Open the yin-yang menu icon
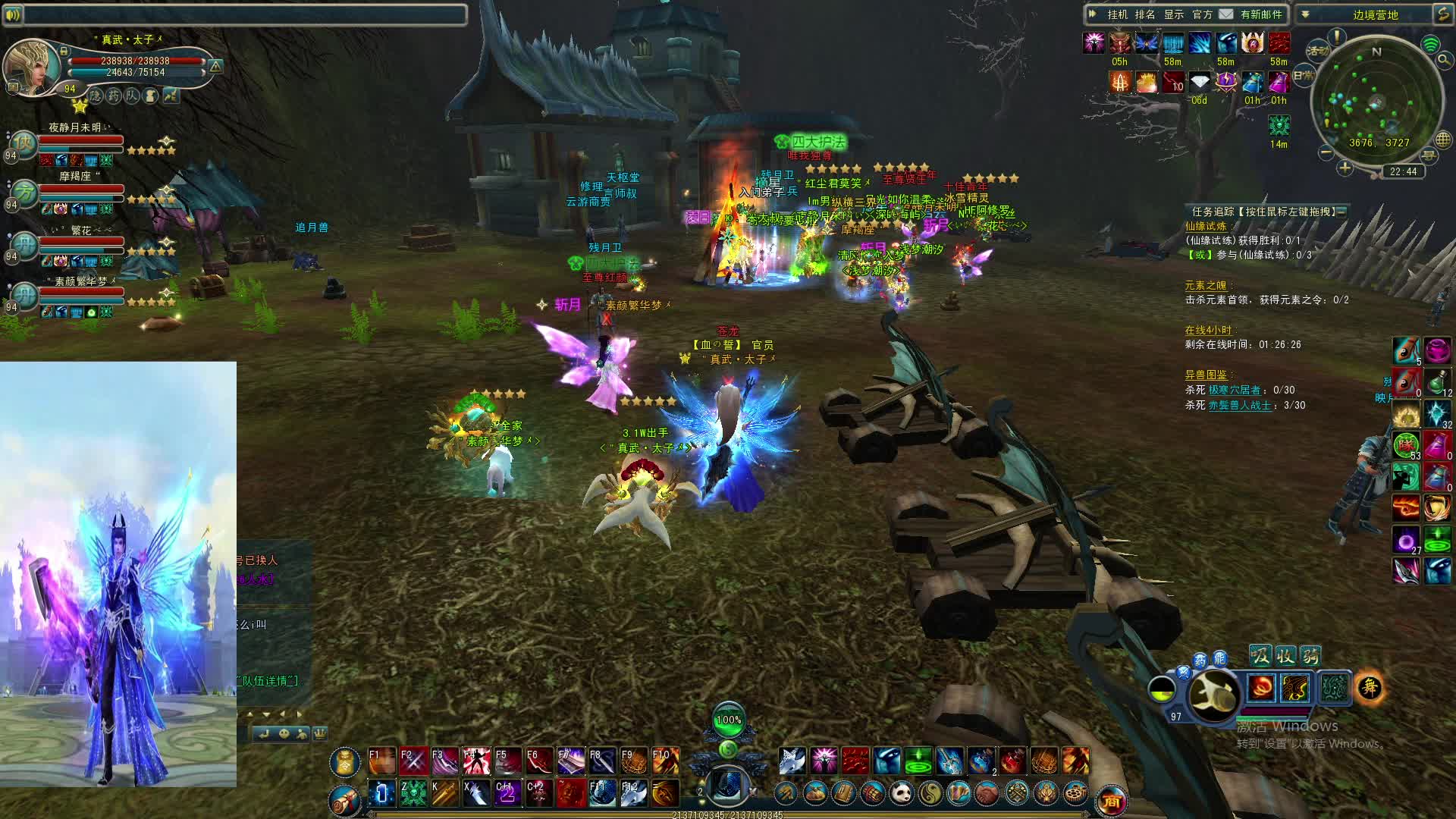The image size is (1456, 819). click(x=930, y=793)
